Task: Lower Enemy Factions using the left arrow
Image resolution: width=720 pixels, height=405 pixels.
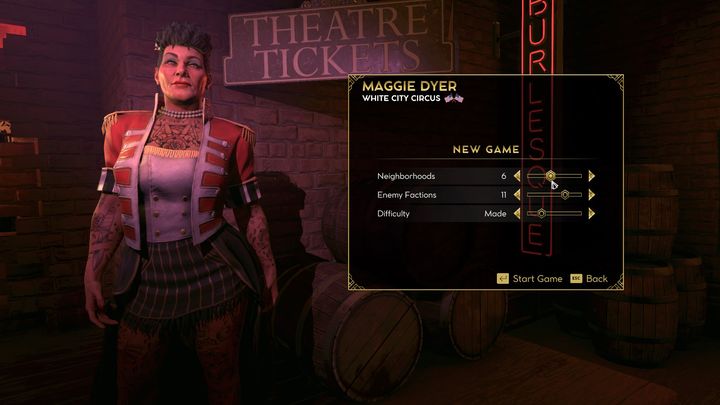Action: coord(517,195)
